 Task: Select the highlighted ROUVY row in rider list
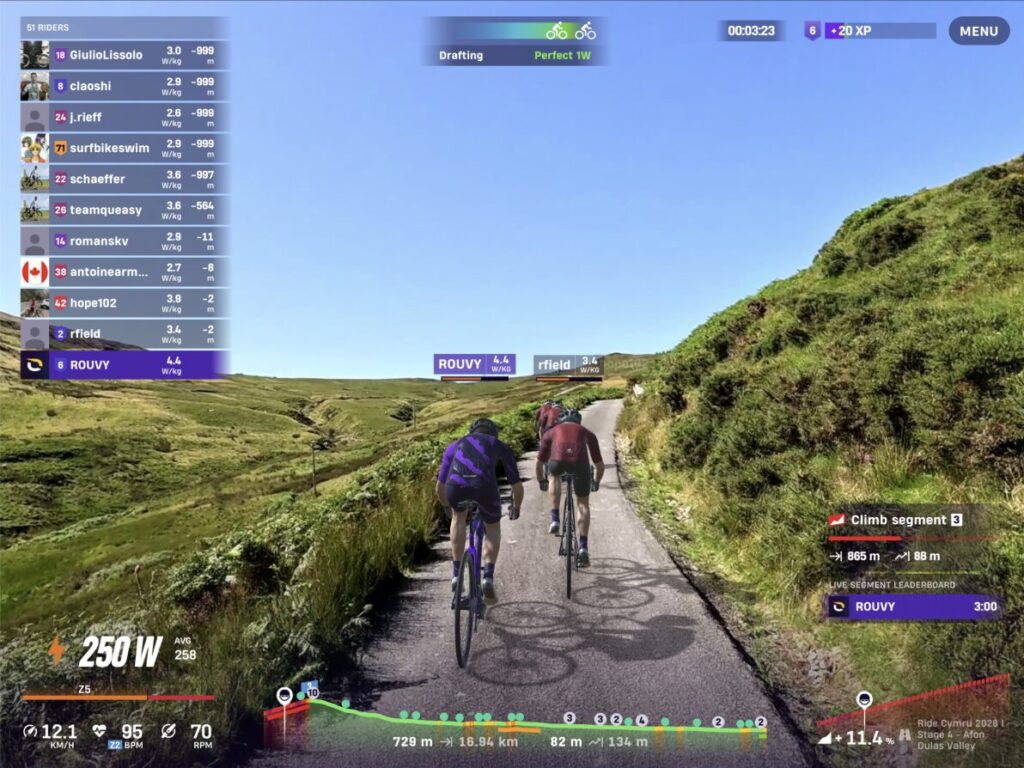point(124,364)
